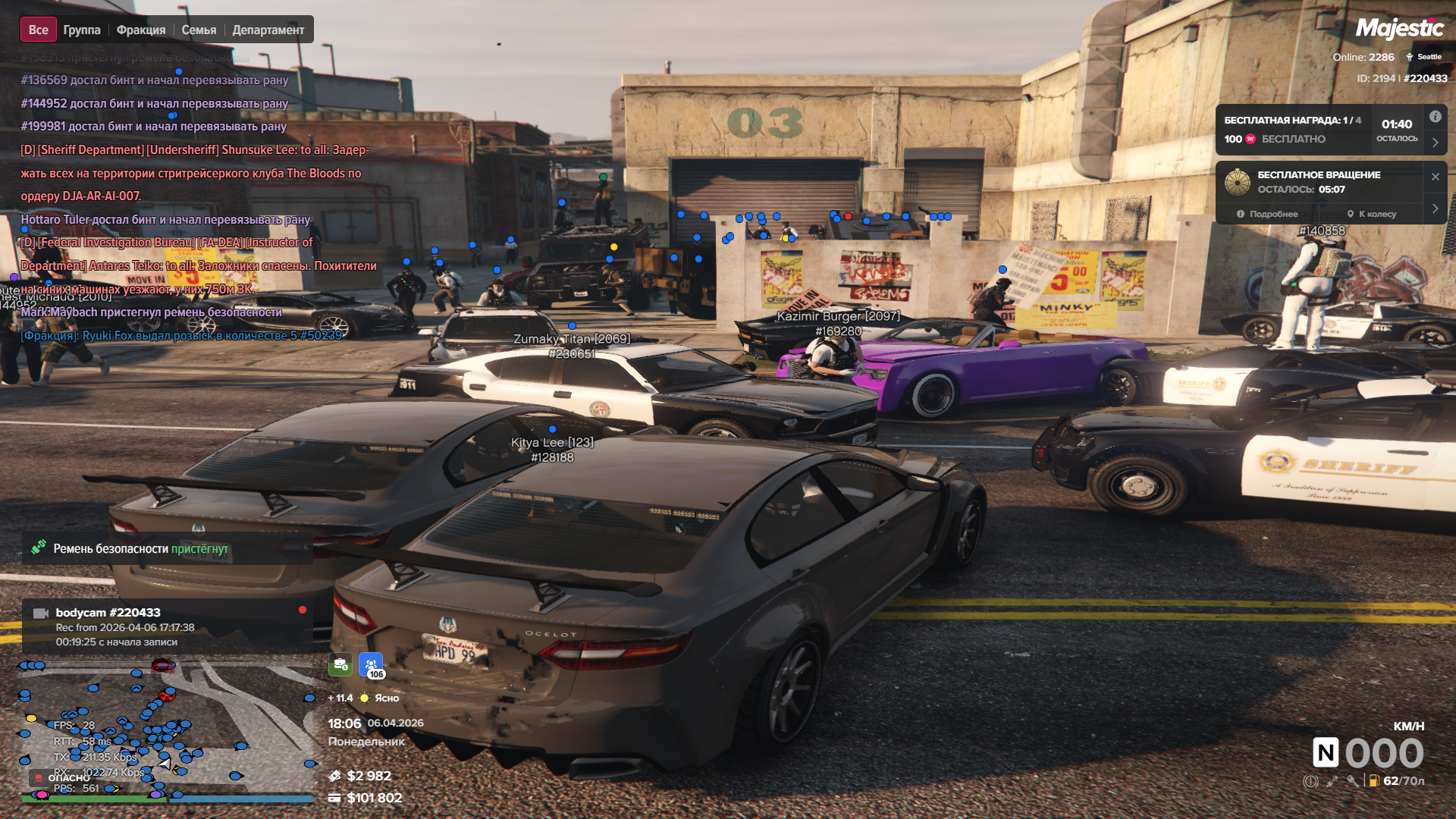Click the golden fortune wheel icon
This screenshot has width=1456, height=819.
pos(1238,182)
